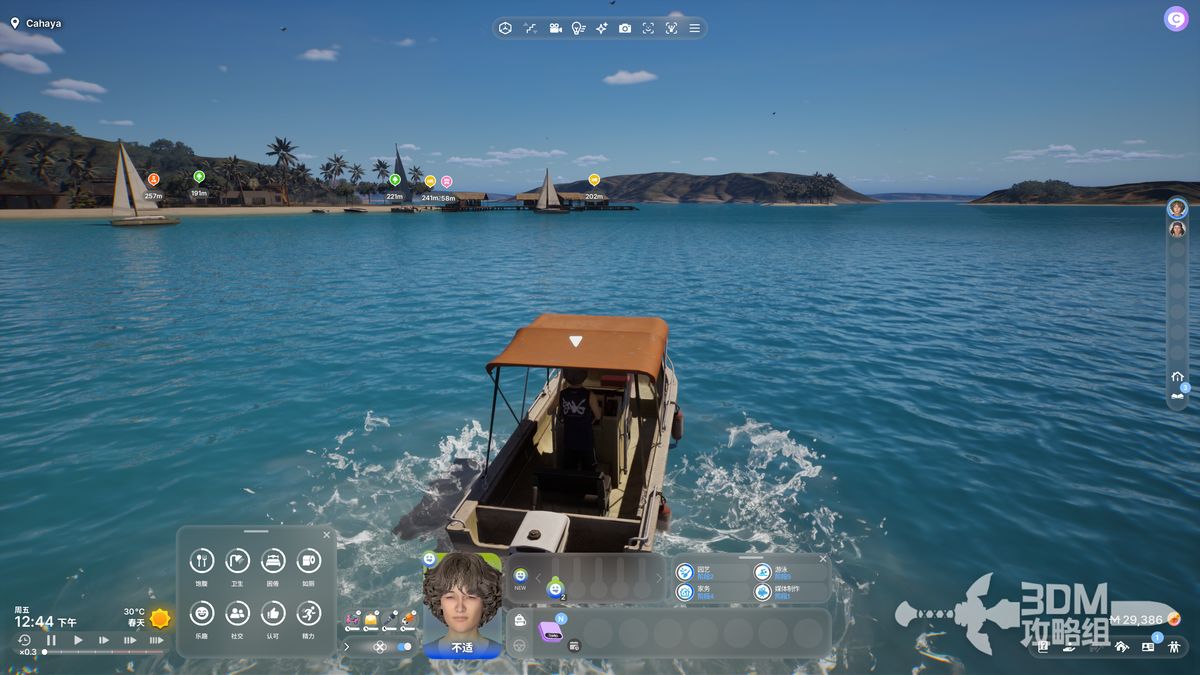Click the energy running-figure need icon

click(308, 613)
